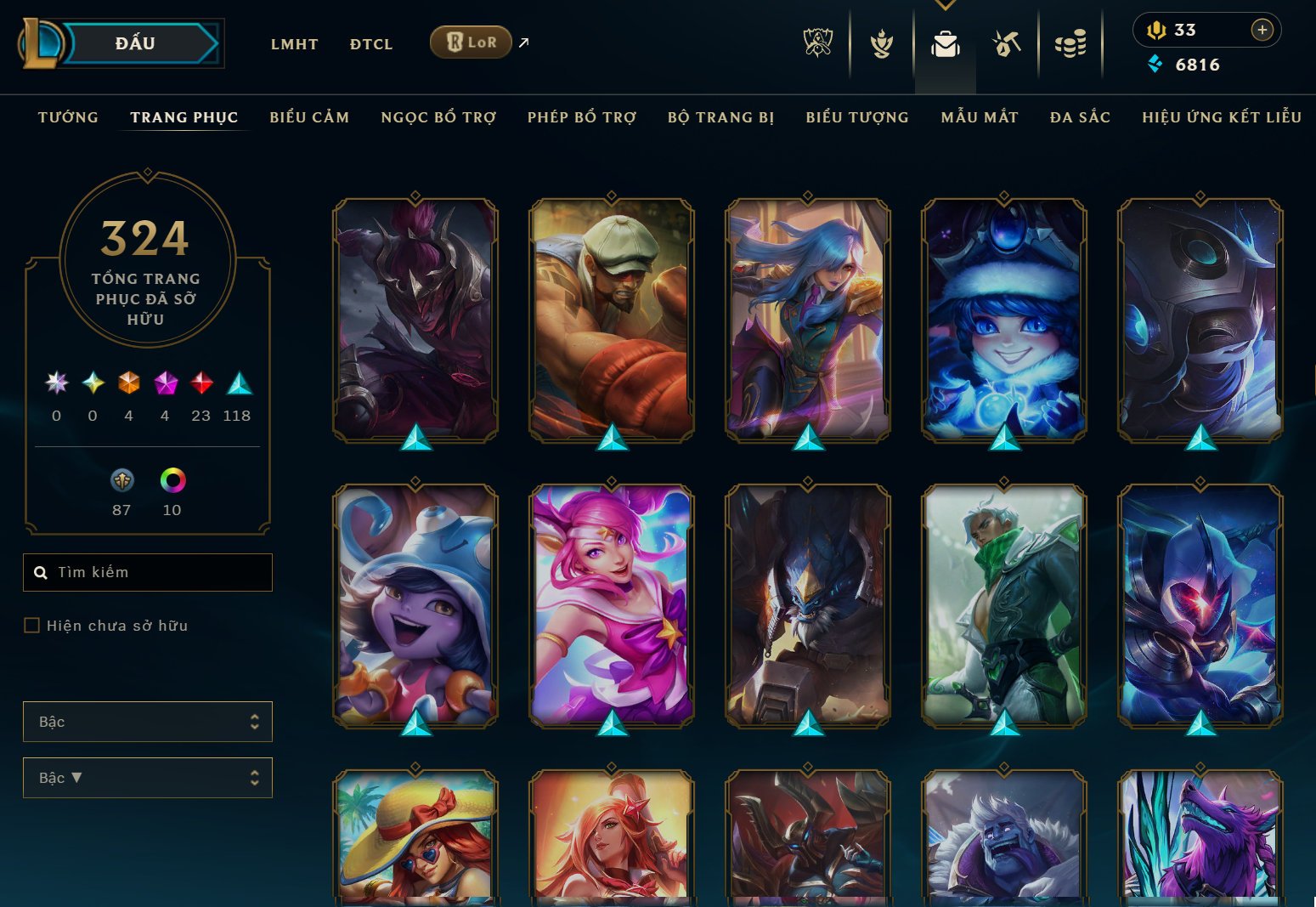Open the esports Worlds trophy icon
The image size is (1316, 907).
point(818,43)
